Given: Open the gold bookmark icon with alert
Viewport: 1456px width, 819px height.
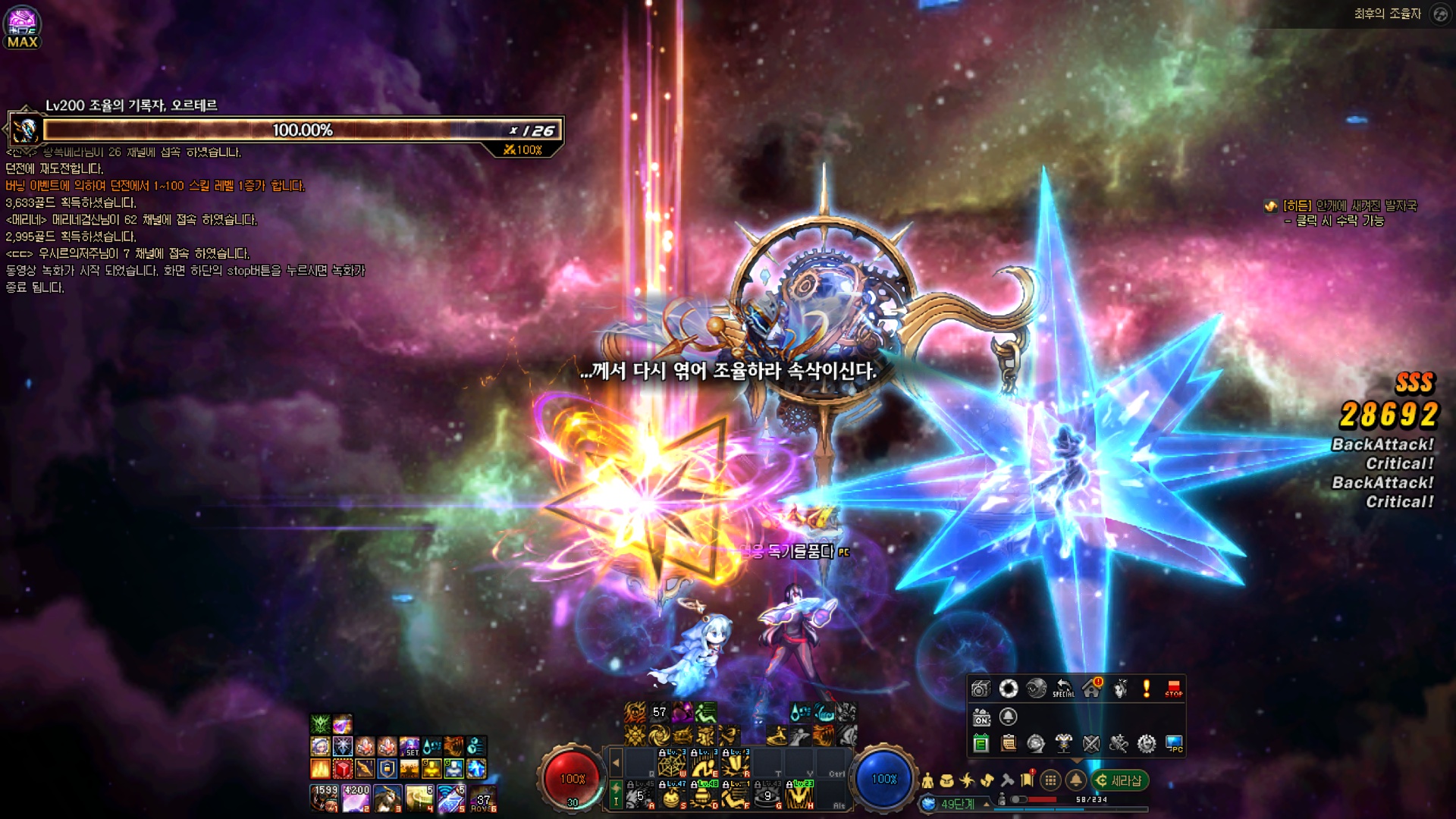Looking at the screenshot, I should point(1028,780).
